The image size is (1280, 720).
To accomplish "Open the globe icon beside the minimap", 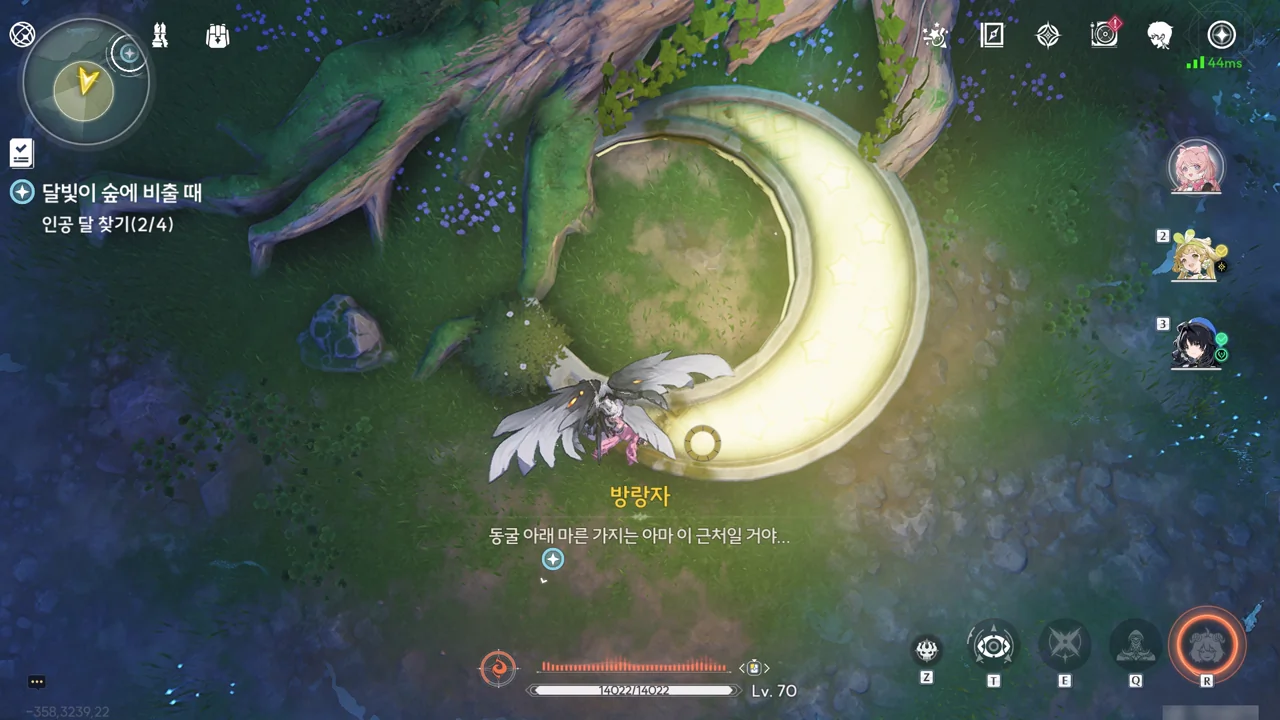I will (x=22, y=34).
